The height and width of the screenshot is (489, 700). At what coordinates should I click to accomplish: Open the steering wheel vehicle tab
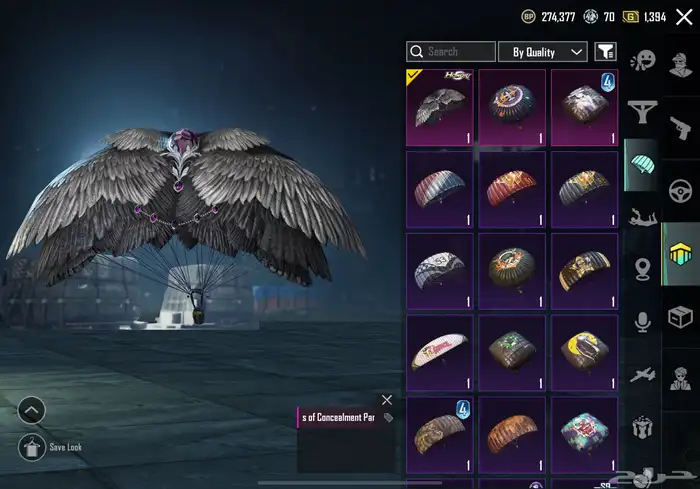(681, 190)
